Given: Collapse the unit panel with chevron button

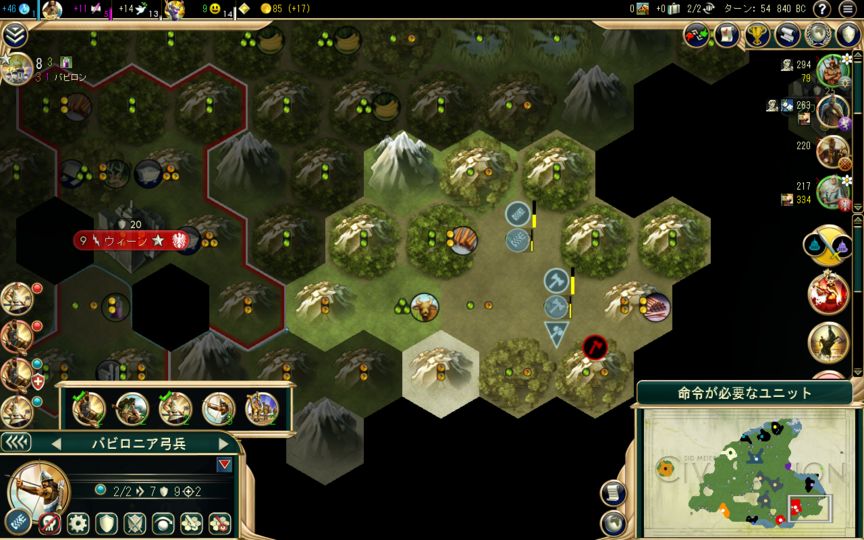Looking at the screenshot, I should coord(15,442).
